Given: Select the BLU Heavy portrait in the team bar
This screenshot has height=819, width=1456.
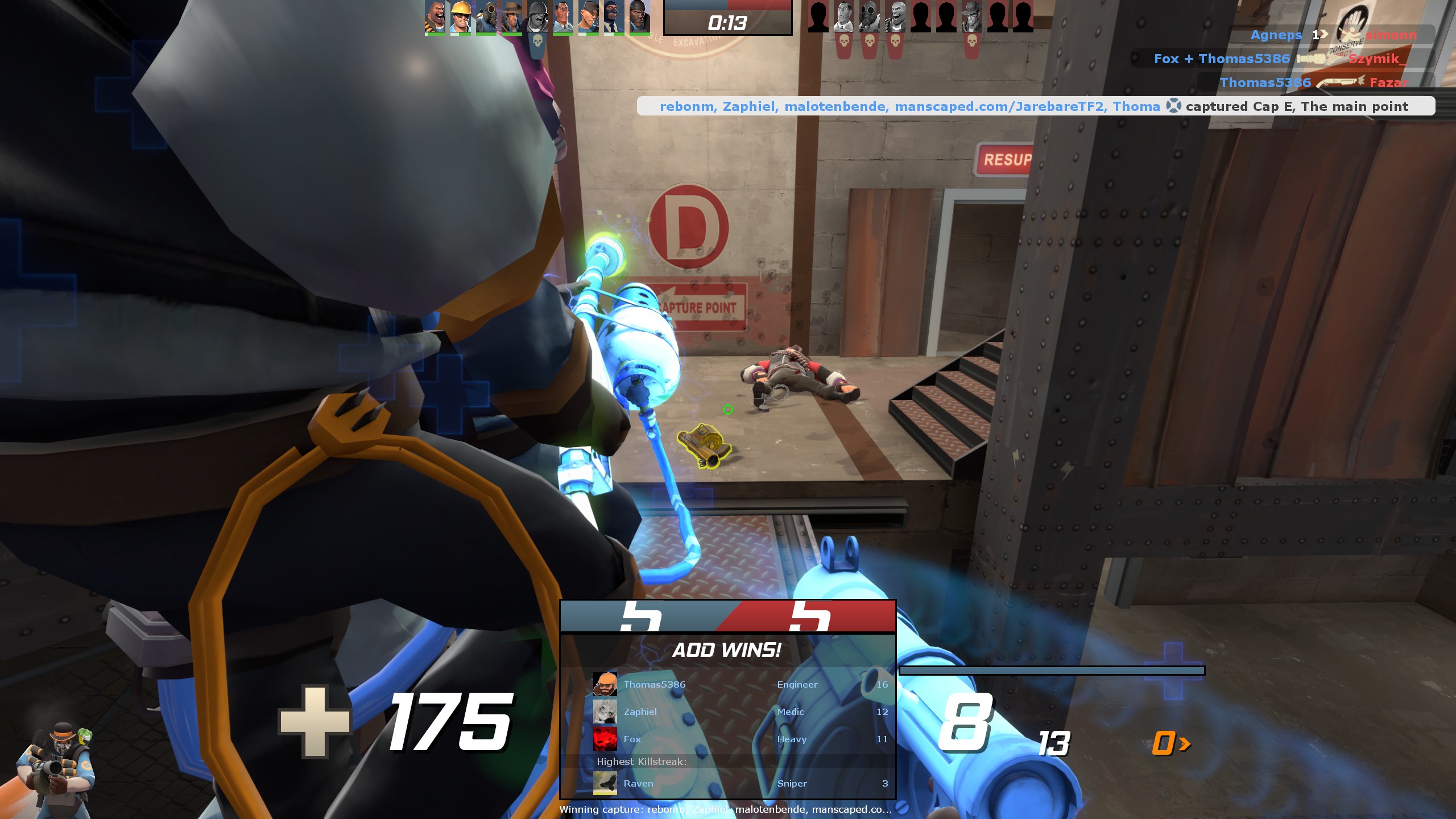Looking at the screenshot, I should point(435,16).
